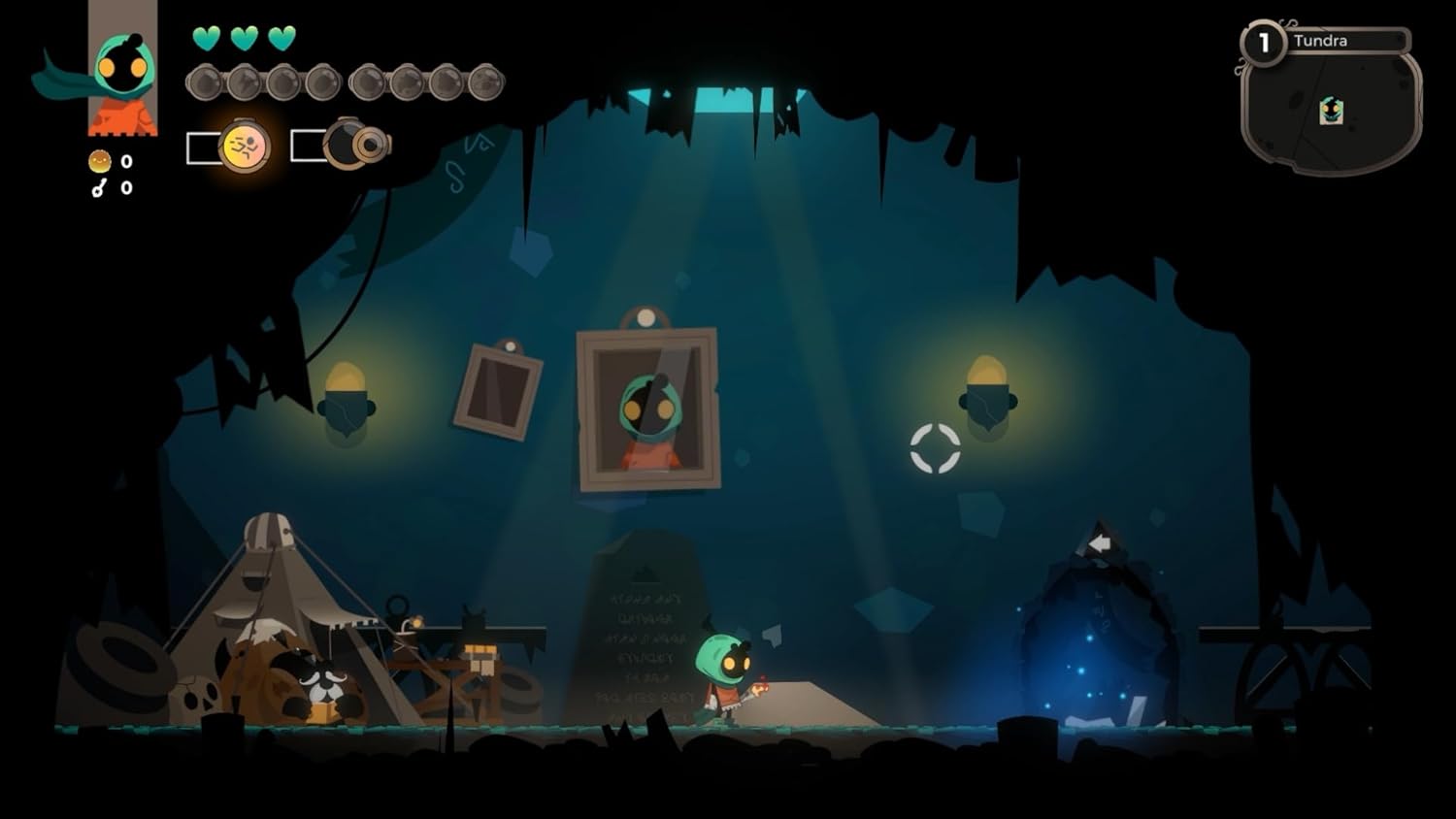The image size is (1456, 819).
Task: Click the hooded character portrait
Action: (x=121, y=73)
